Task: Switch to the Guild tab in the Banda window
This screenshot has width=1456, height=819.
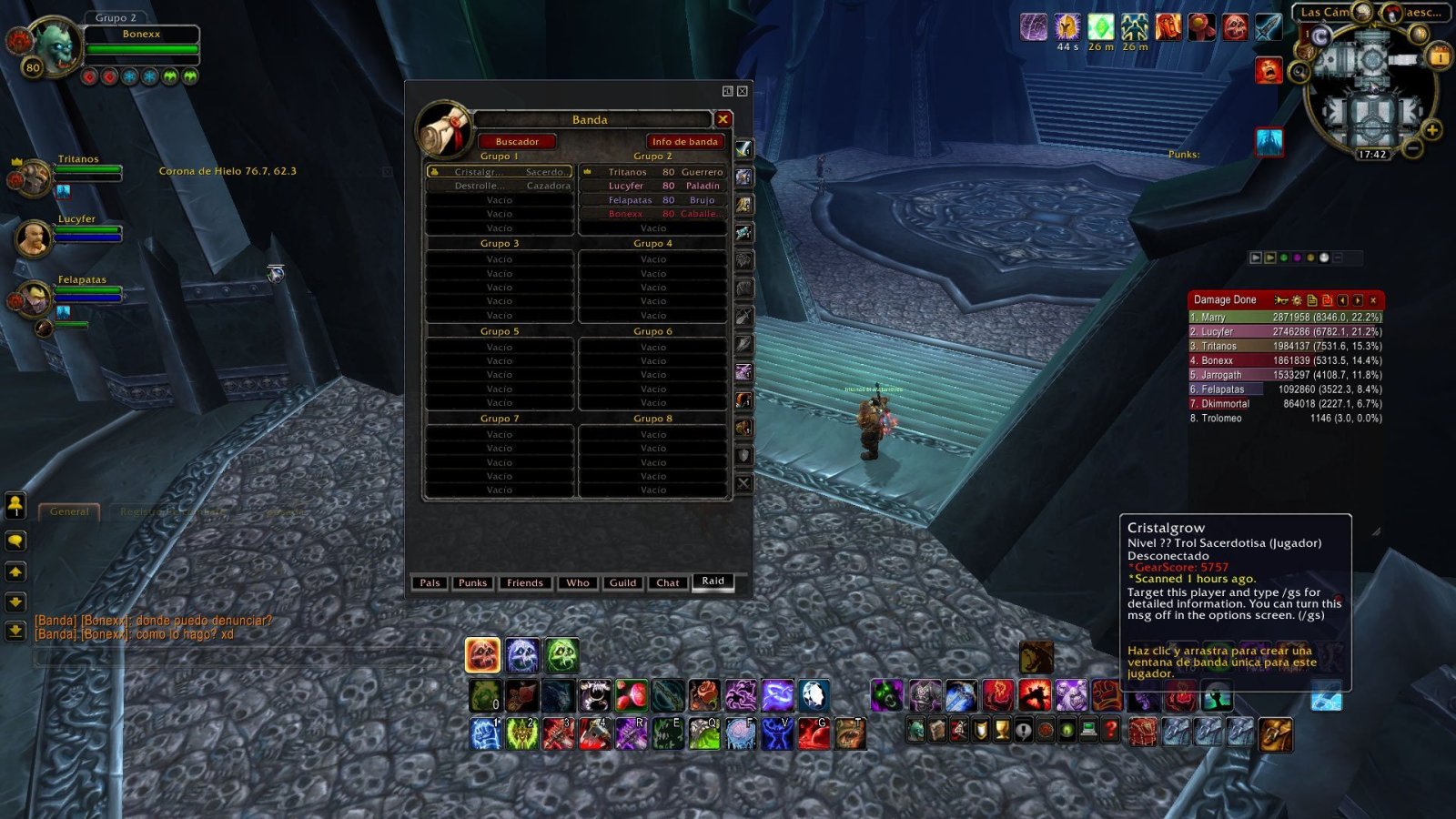Action: click(622, 582)
